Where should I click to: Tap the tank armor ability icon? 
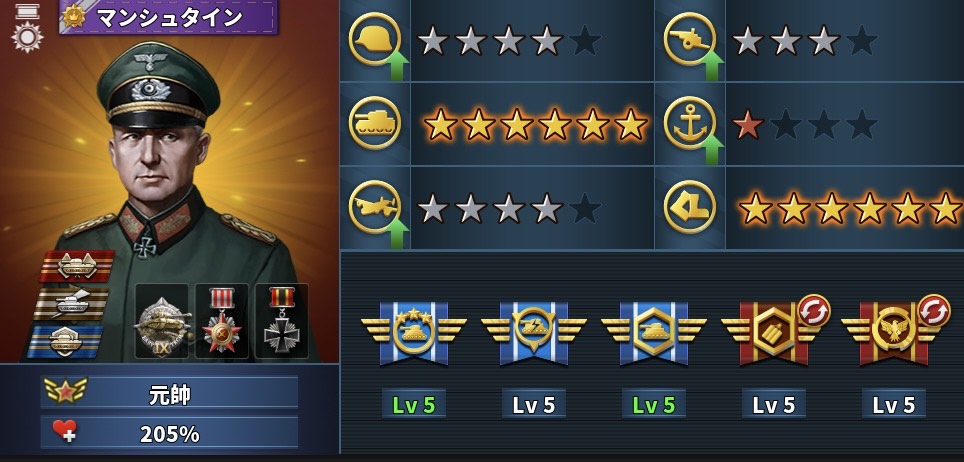(x=374, y=124)
